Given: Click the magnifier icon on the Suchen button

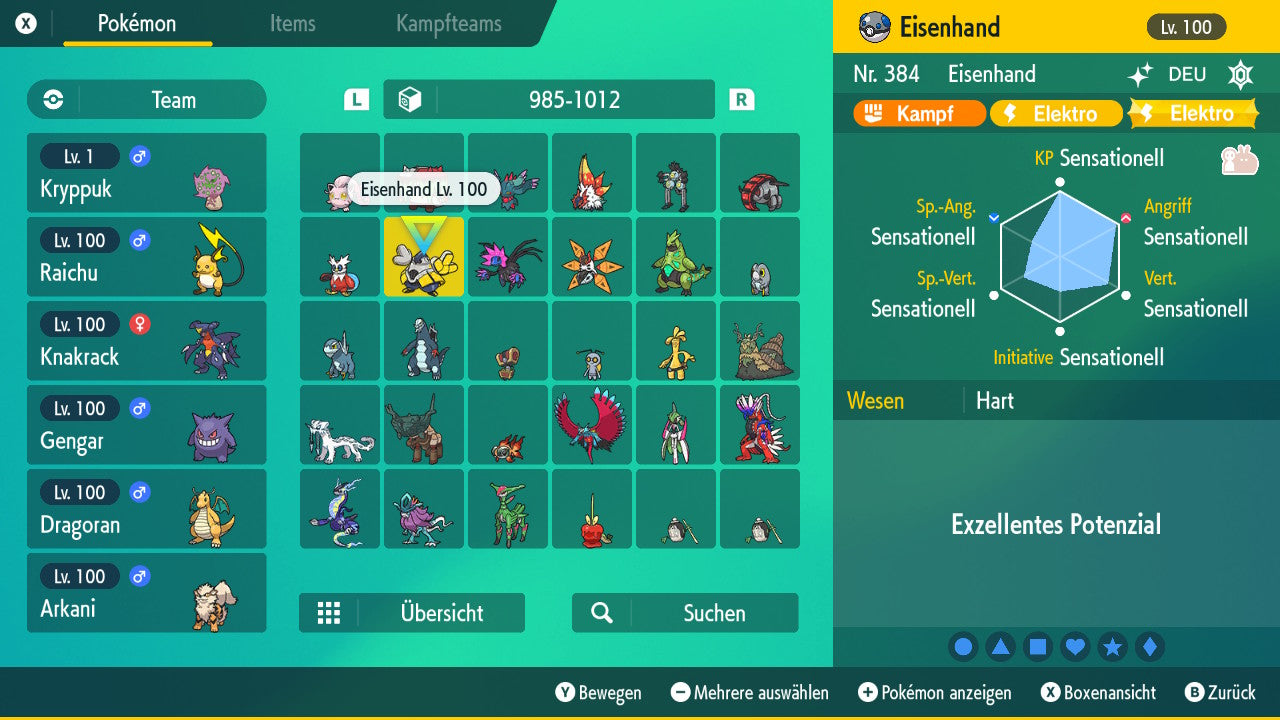Looking at the screenshot, I should tap(602, 613).
